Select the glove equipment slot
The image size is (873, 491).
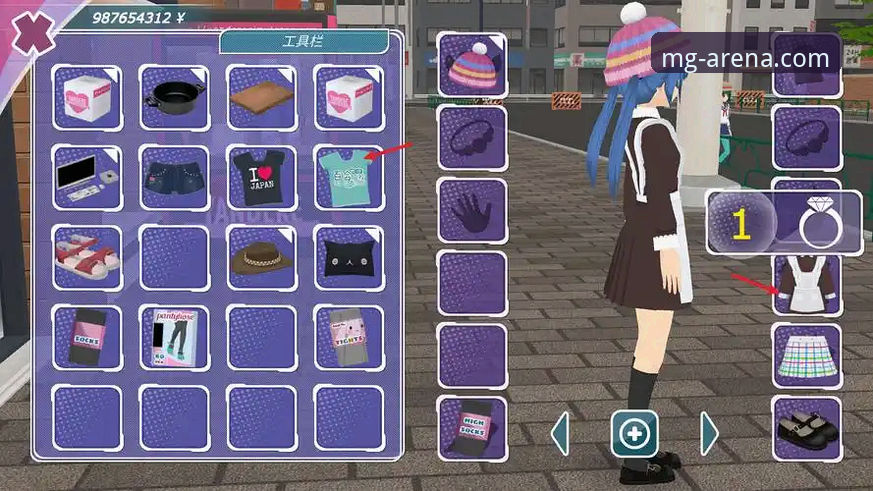472,210
